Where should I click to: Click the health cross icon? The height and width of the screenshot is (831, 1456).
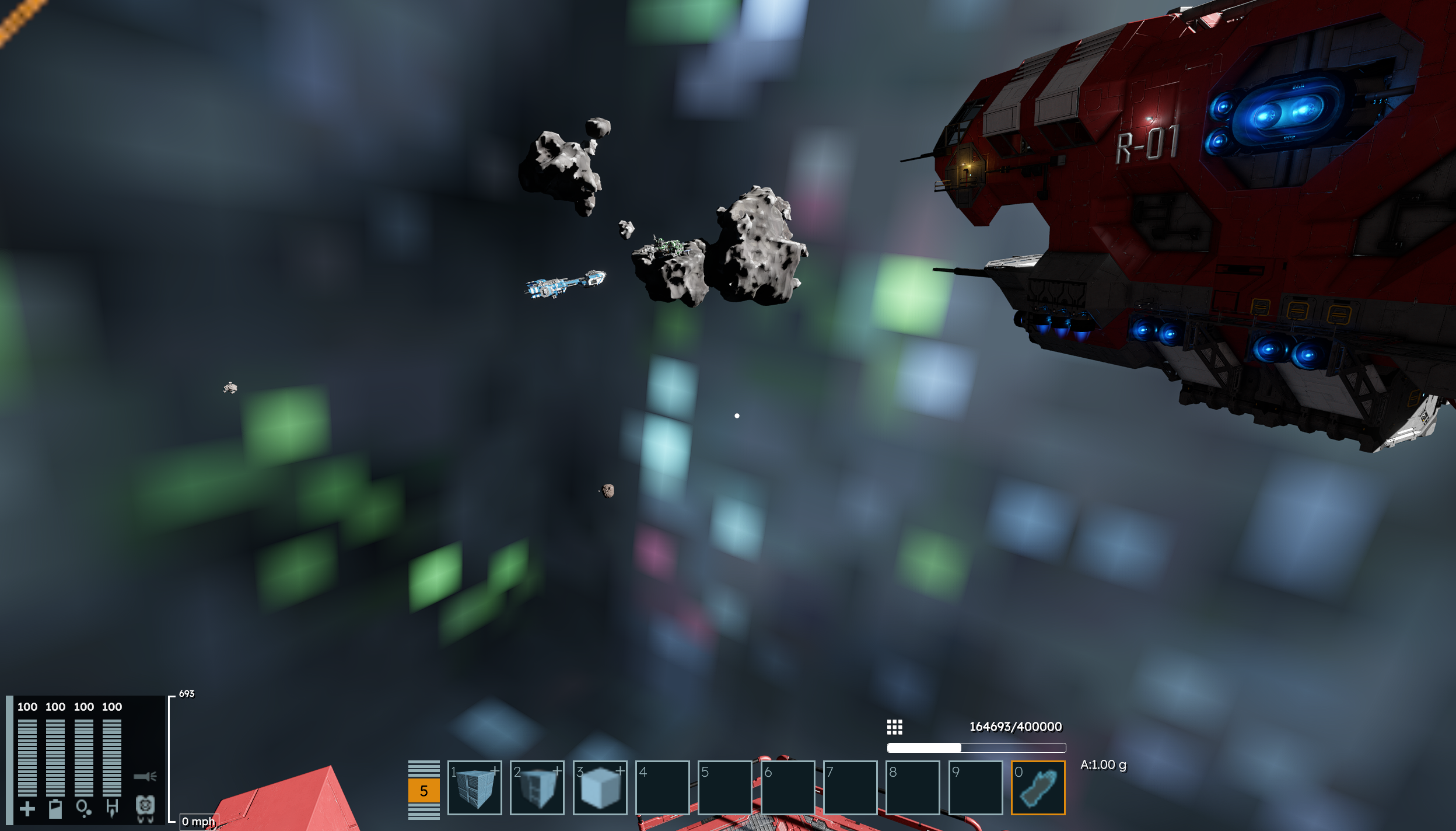pos(27,809)
